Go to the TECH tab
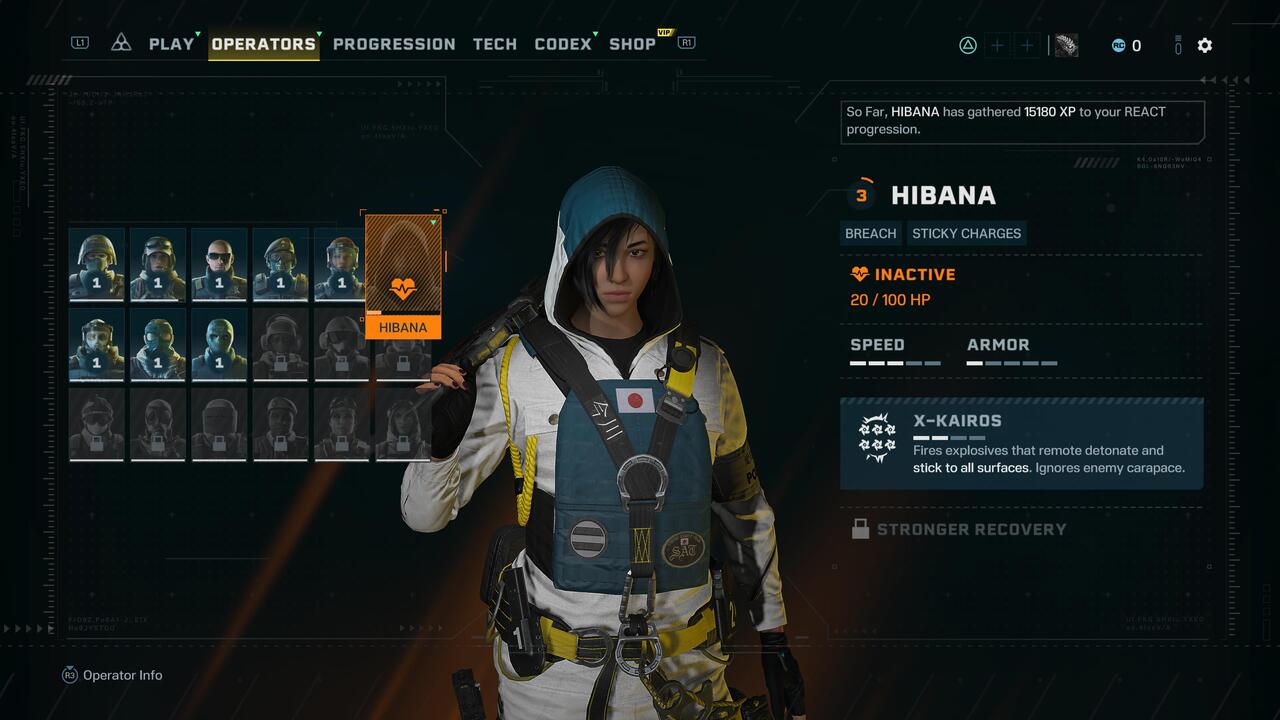This screenshot has width=1280, height=720. (495, 44)
